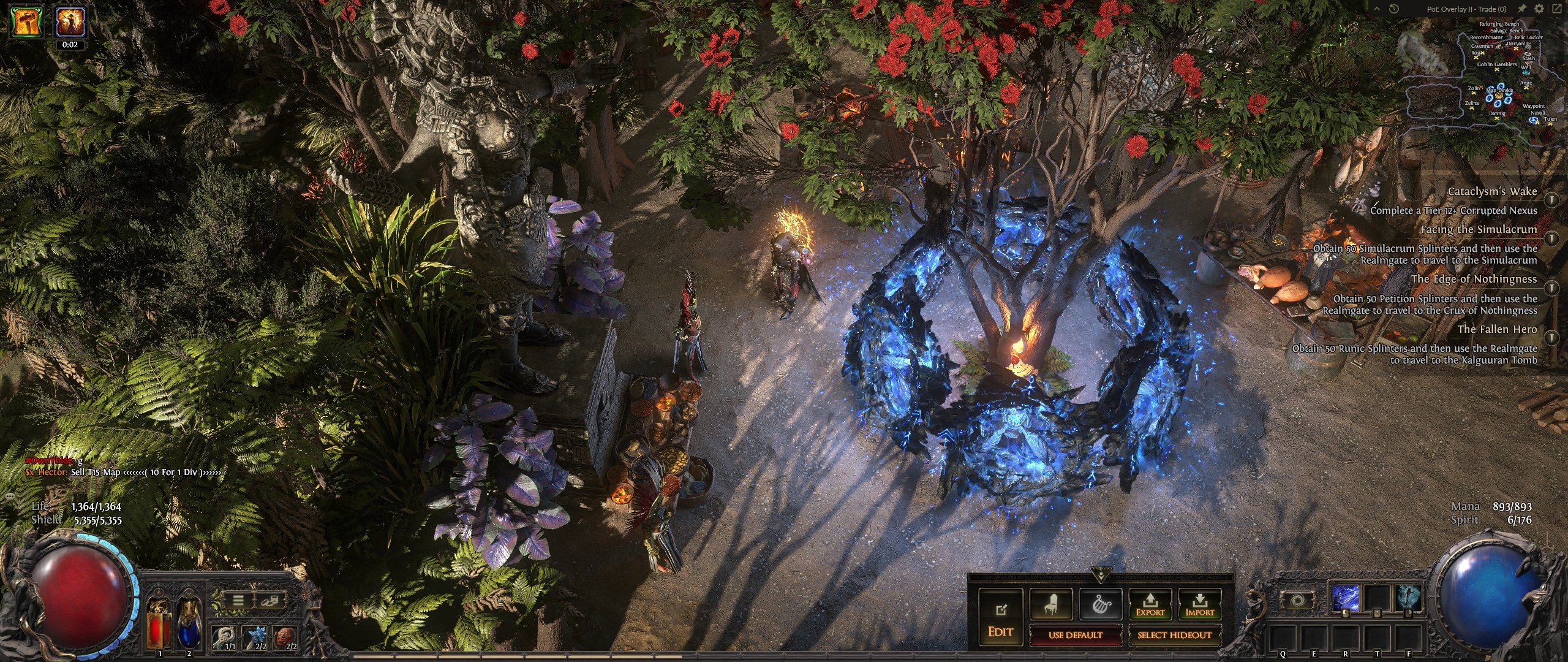
Task: Import a hideout layout
Action: click(1199, 604)
